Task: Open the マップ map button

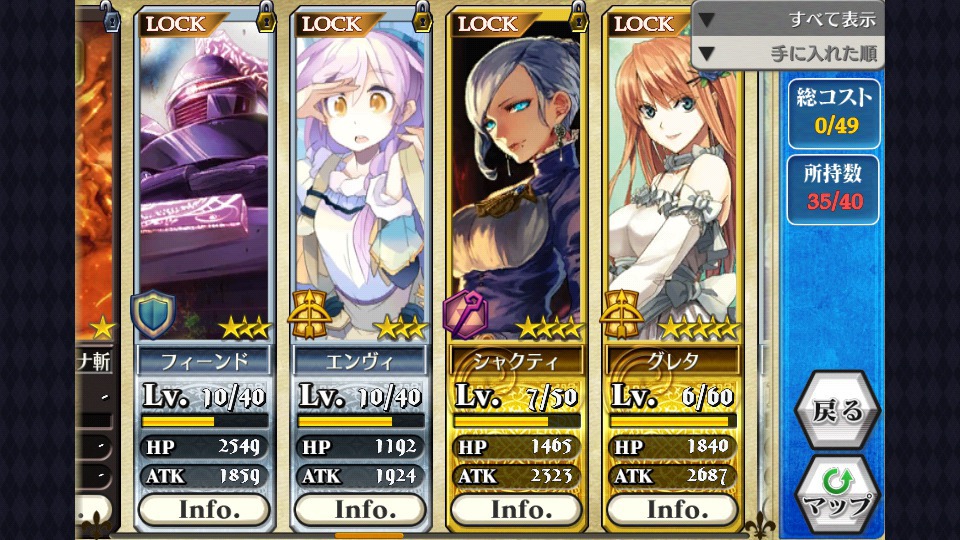Action: point(837,492)
